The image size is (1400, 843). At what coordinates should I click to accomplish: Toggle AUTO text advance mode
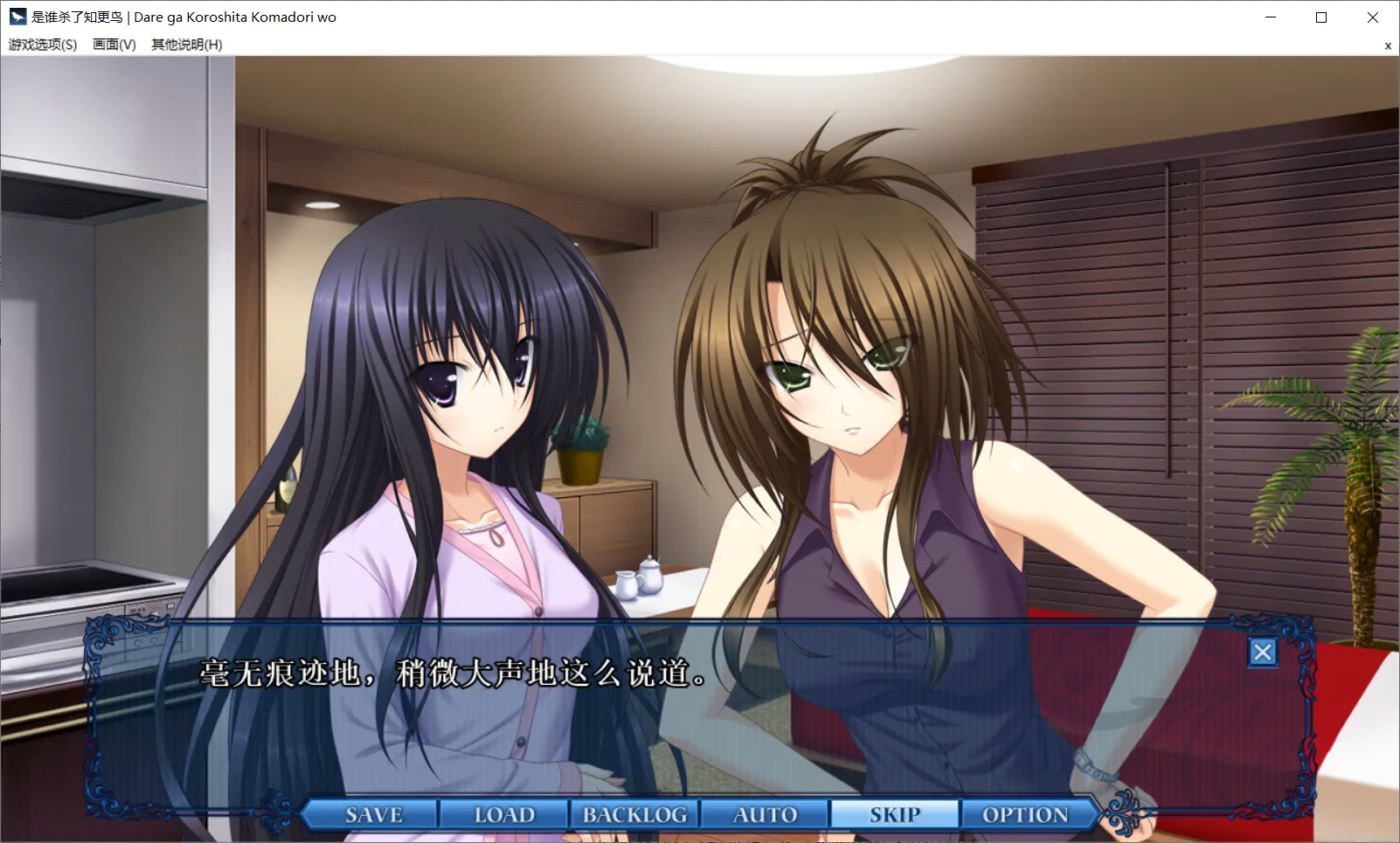(x=765, y=814)
